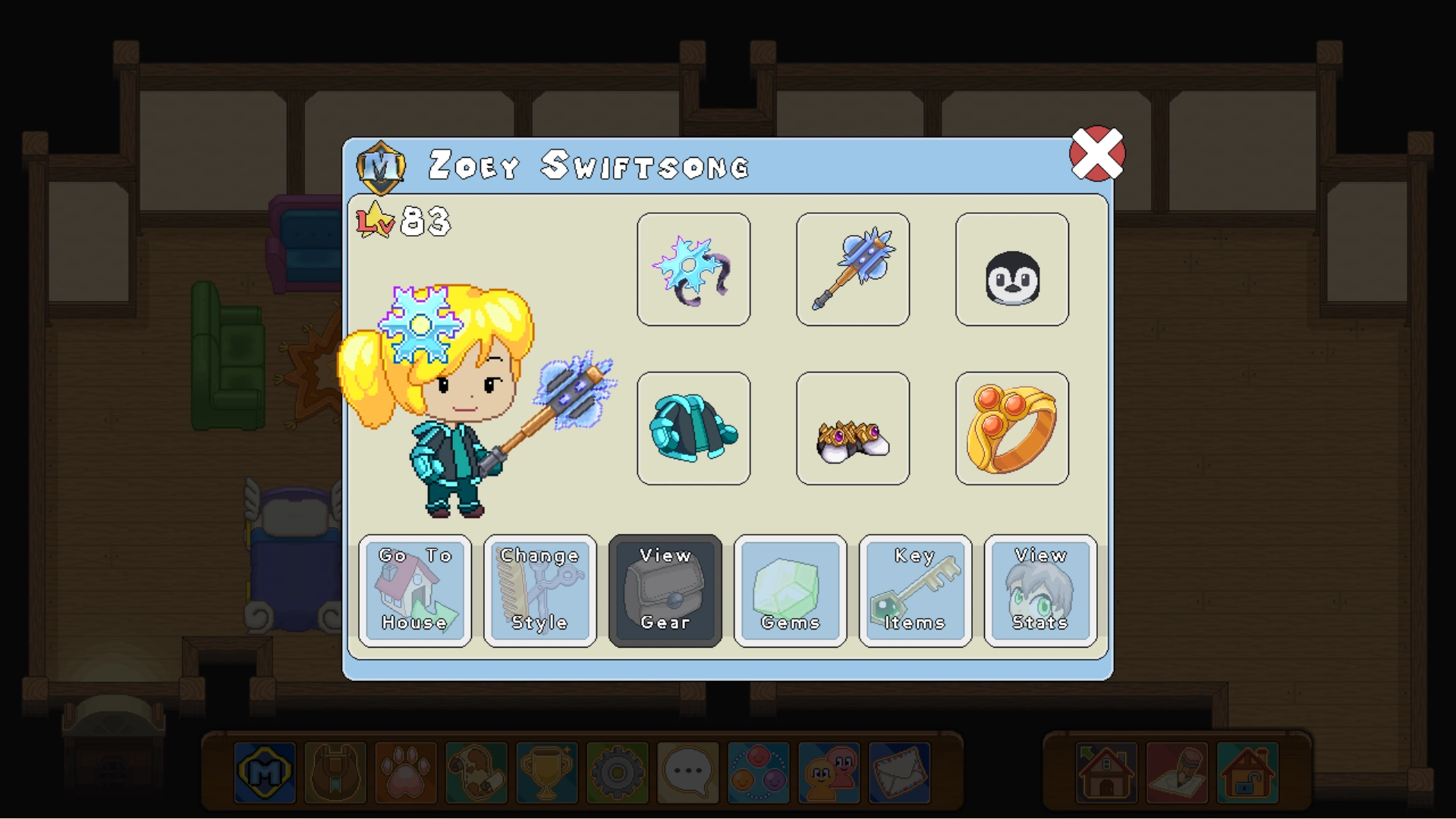Click the Change Style button

540,591
